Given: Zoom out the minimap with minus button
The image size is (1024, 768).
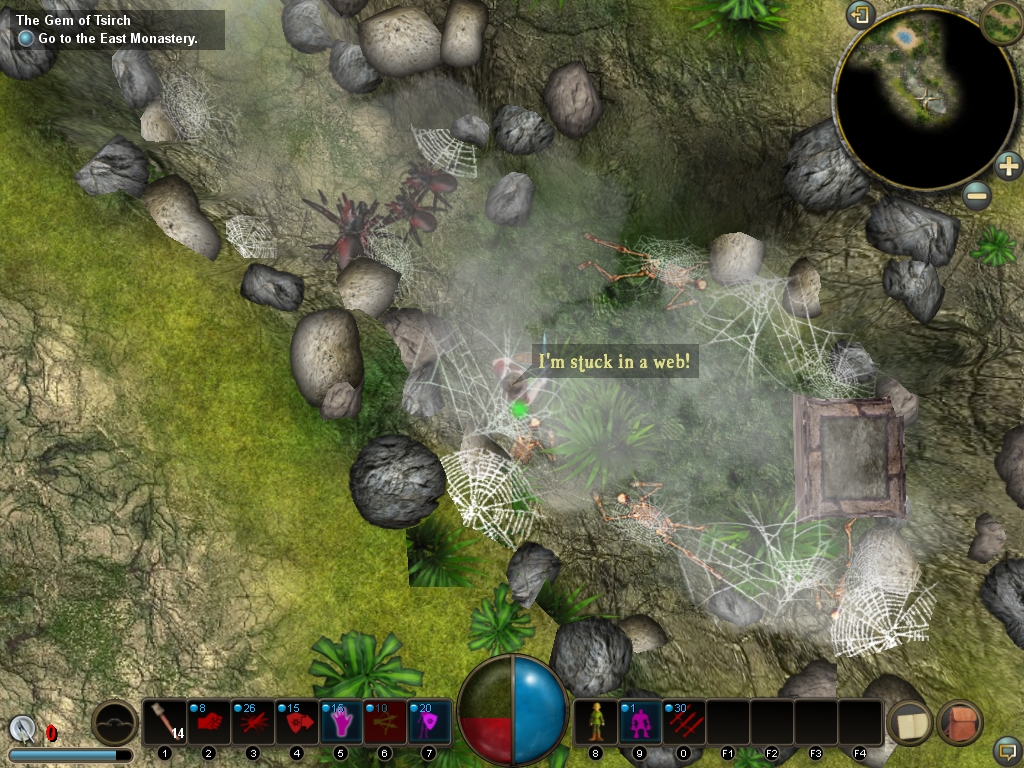Looking at the screenshot, I should click(977, 195).
